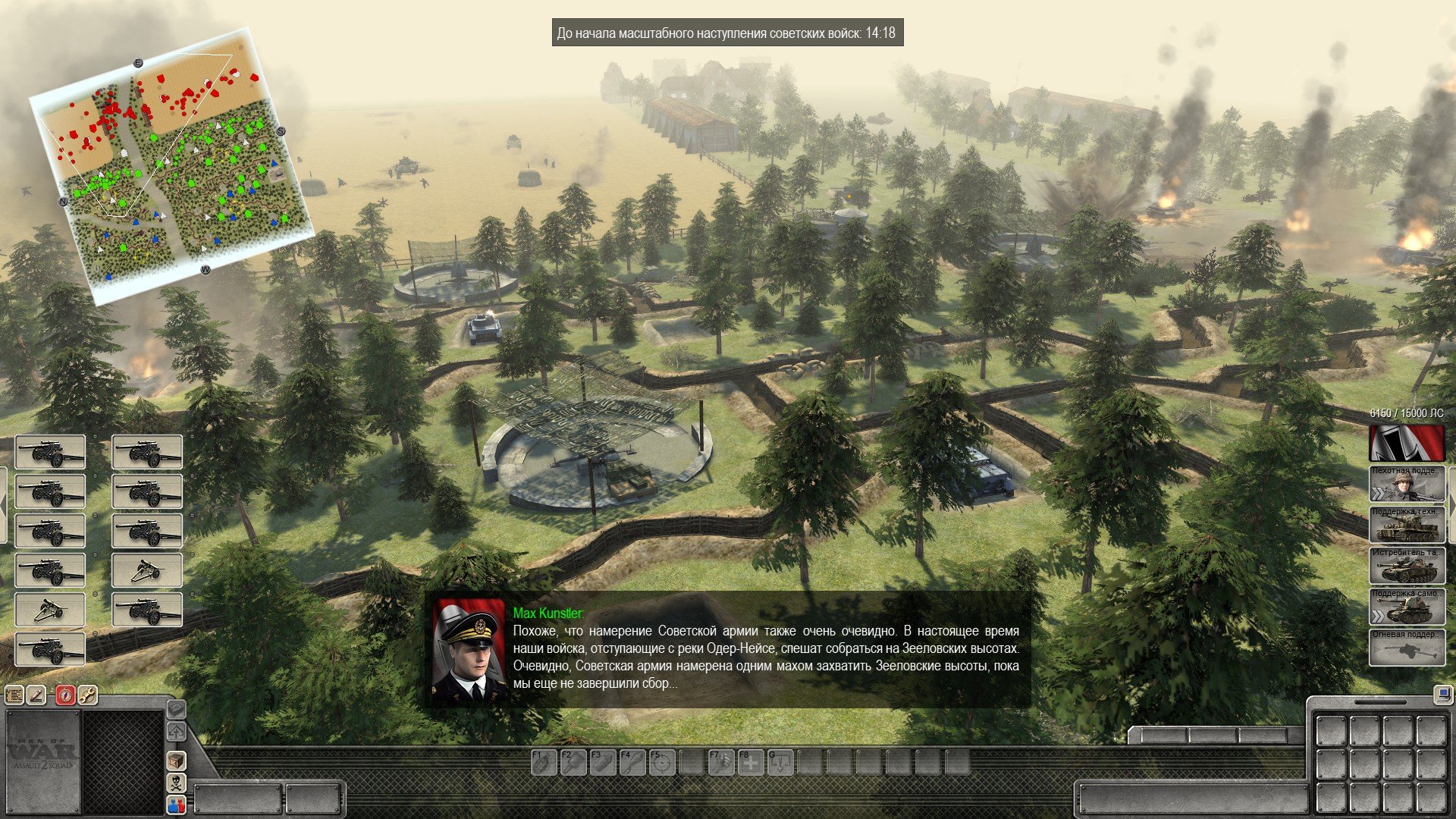This screenshot has height=819, width=1456.
Task: Select the F1 grenade action slot
Action: 543,762
